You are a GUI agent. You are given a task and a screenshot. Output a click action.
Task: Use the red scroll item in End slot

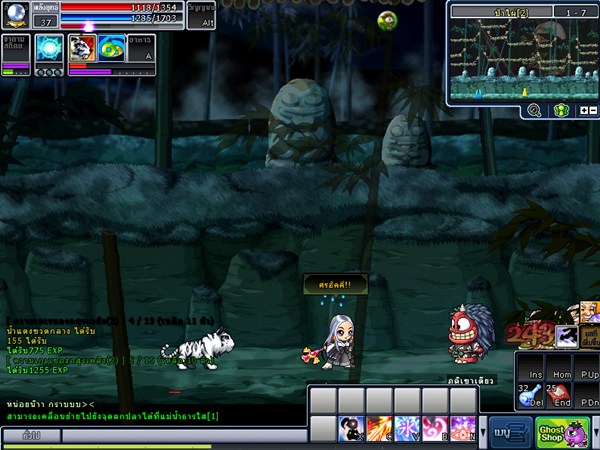pos(560,397)
